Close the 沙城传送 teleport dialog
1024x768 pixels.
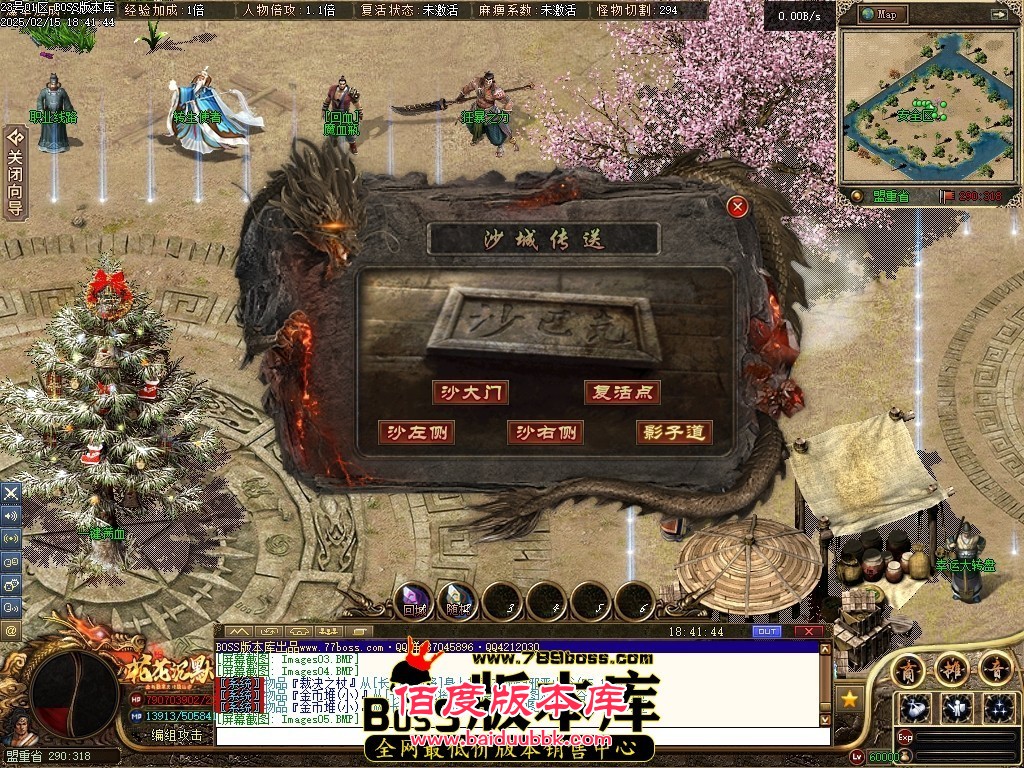point(738,207)
